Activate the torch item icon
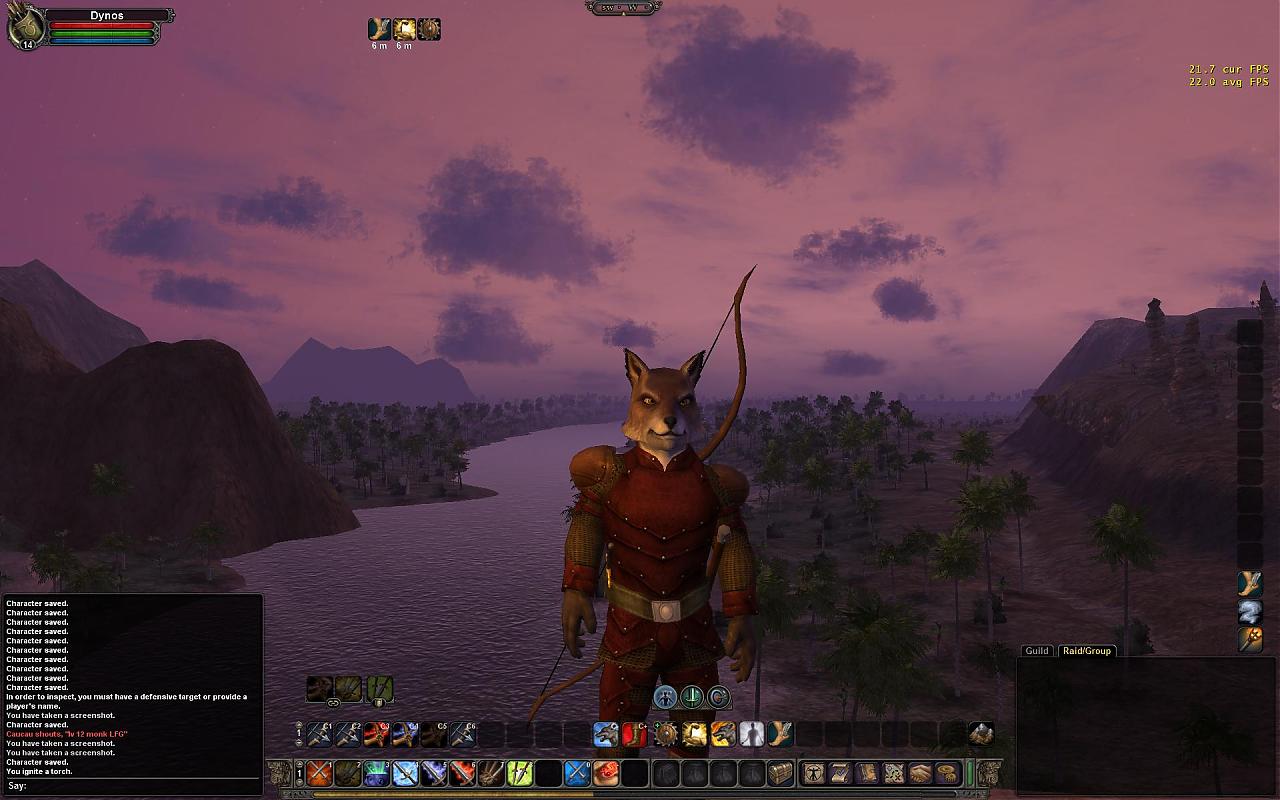This screenshot has width=1280, height=800. pos(1250,640)
